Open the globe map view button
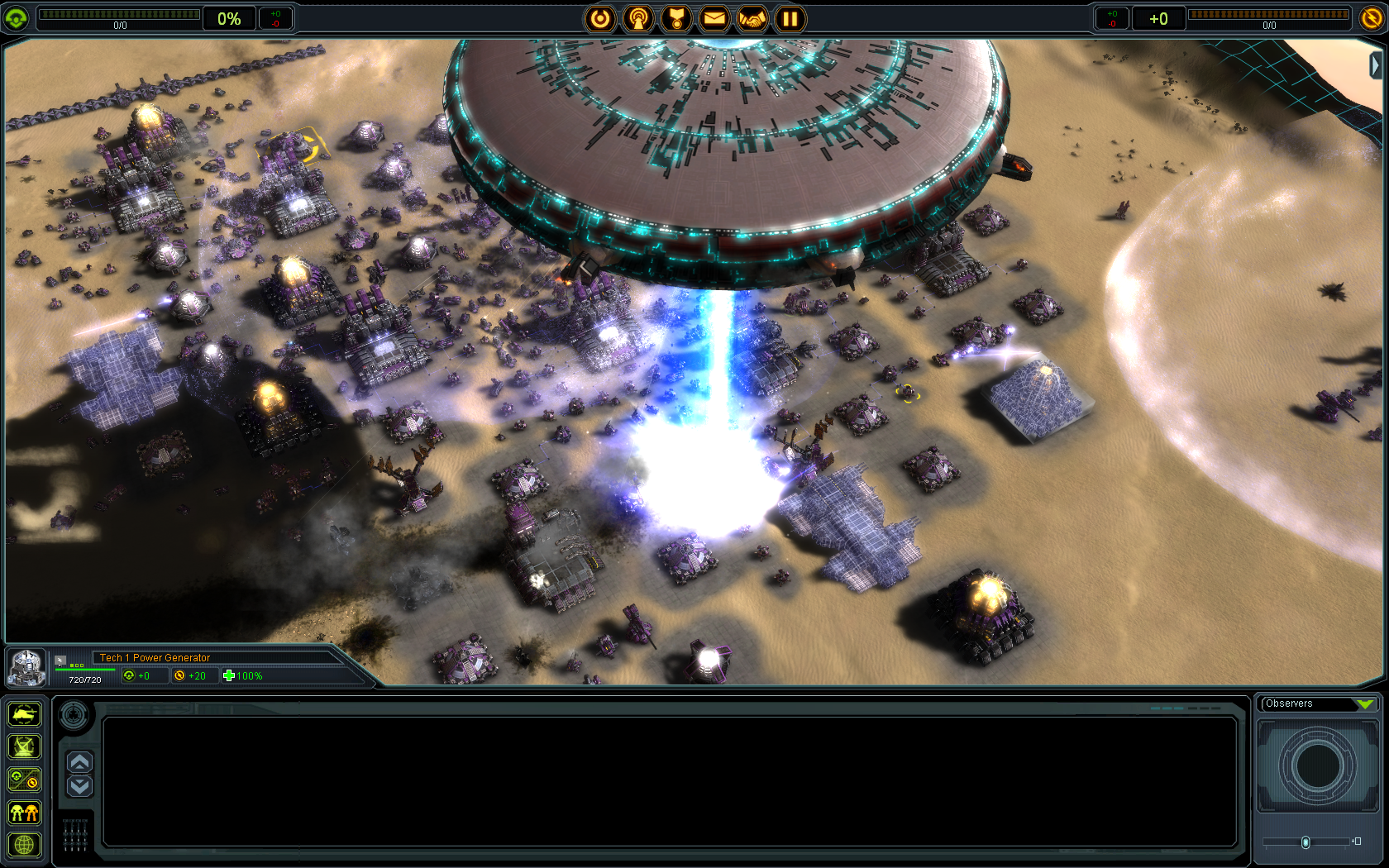 [24, 845]
